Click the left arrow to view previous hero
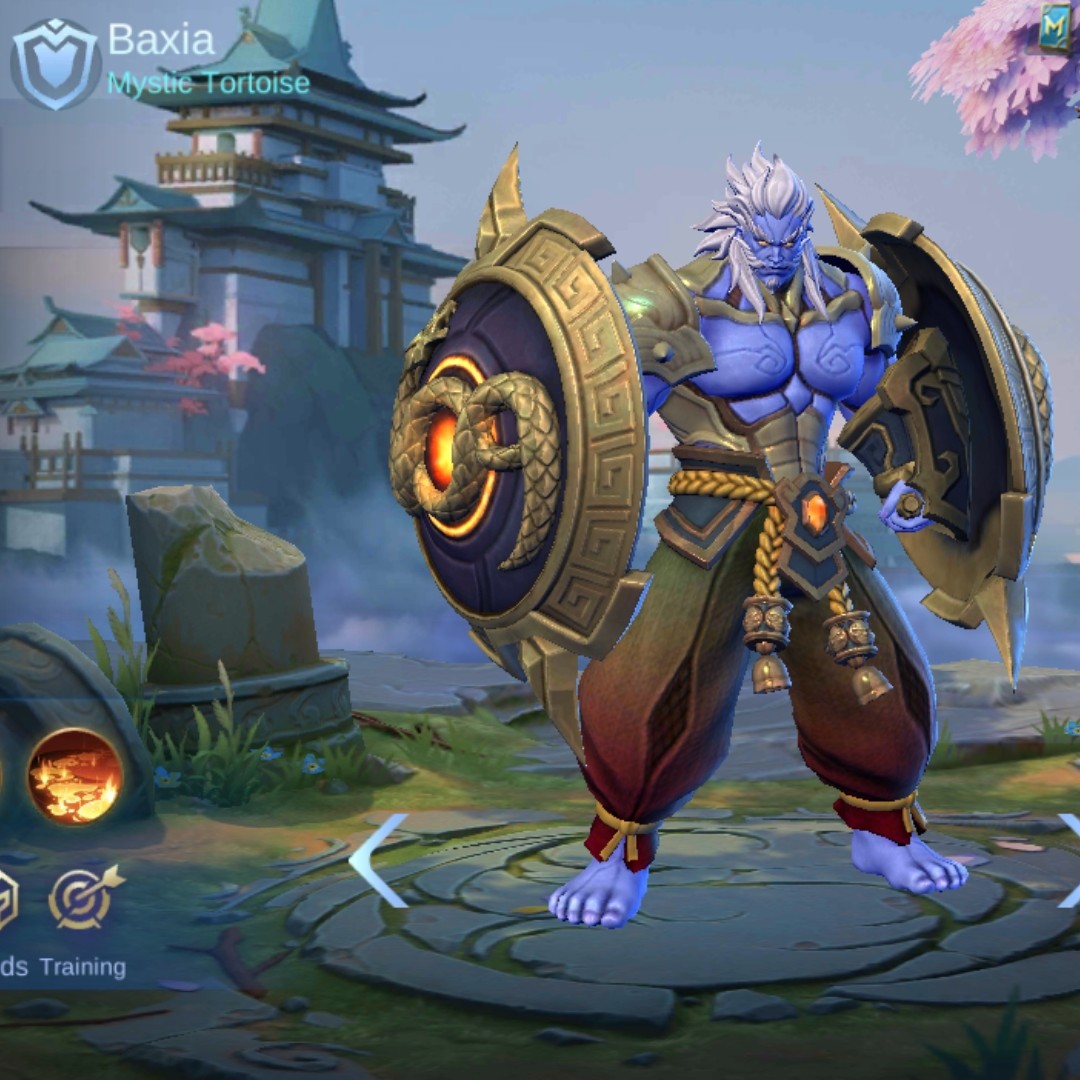The width and height of the screenshot is (1080, 1080). point(380,860)
